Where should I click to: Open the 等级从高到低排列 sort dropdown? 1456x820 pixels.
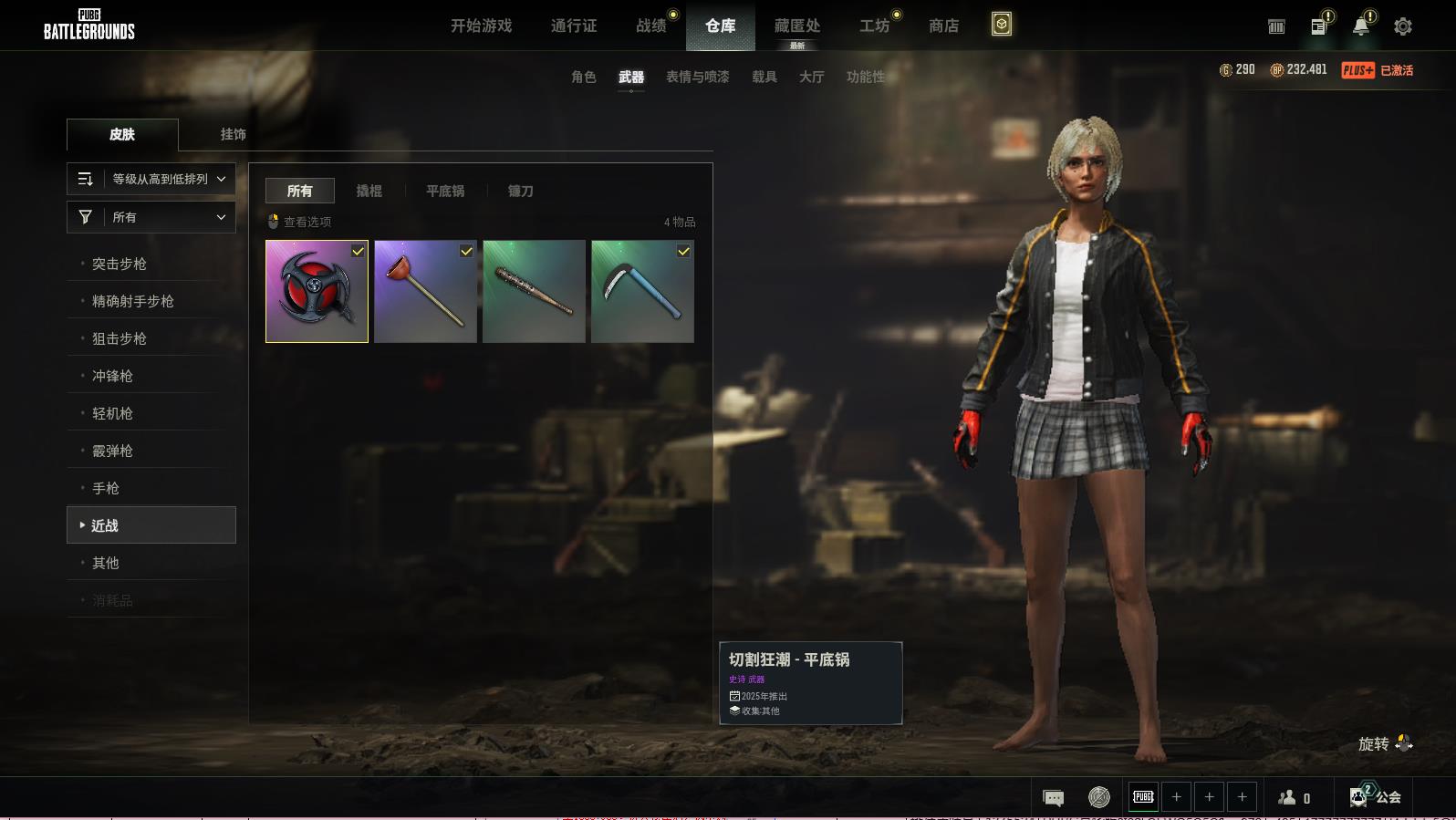(x=151, y=179)
